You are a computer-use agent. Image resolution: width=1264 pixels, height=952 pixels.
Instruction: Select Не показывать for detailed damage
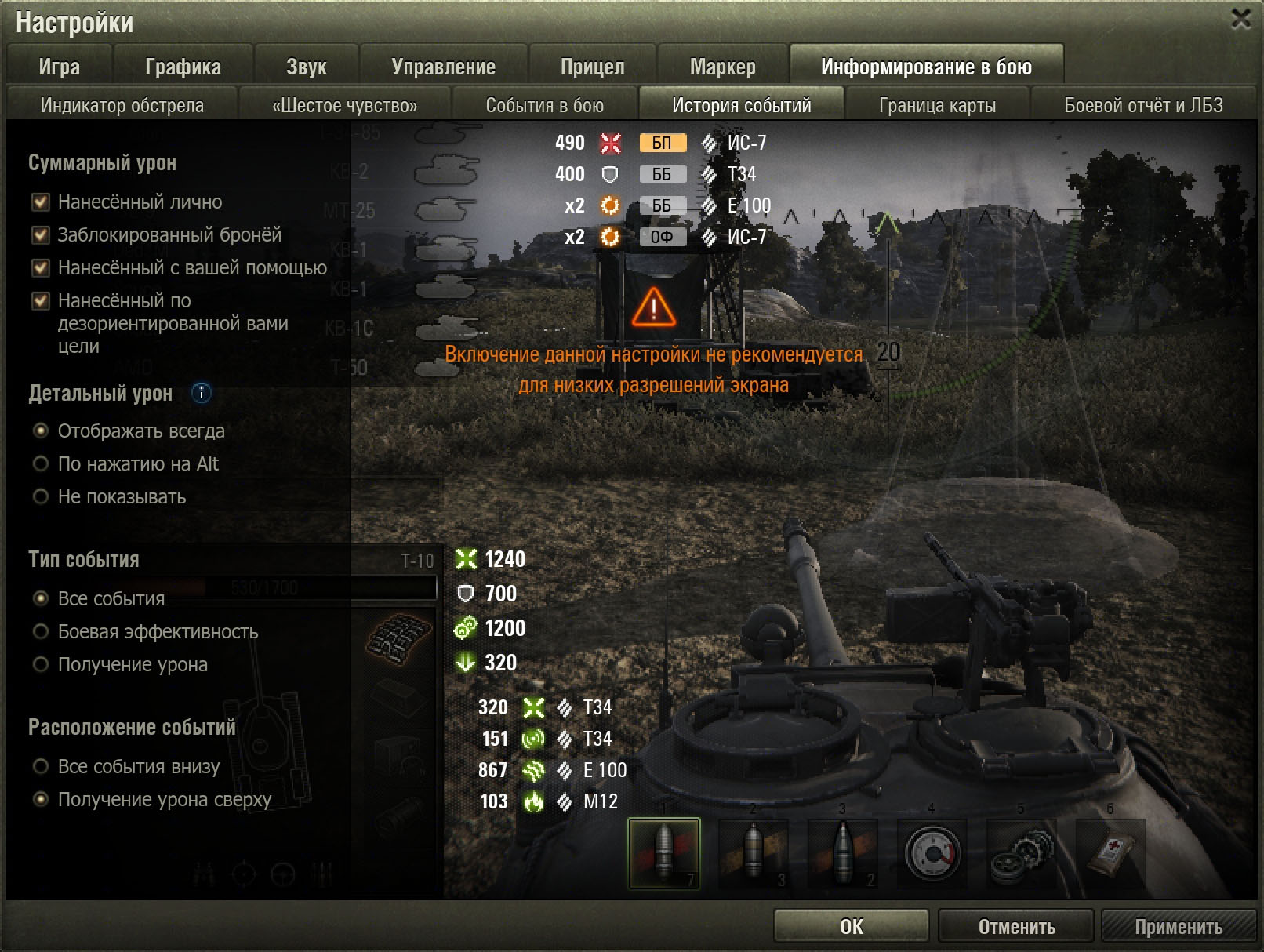pos(41,497)
